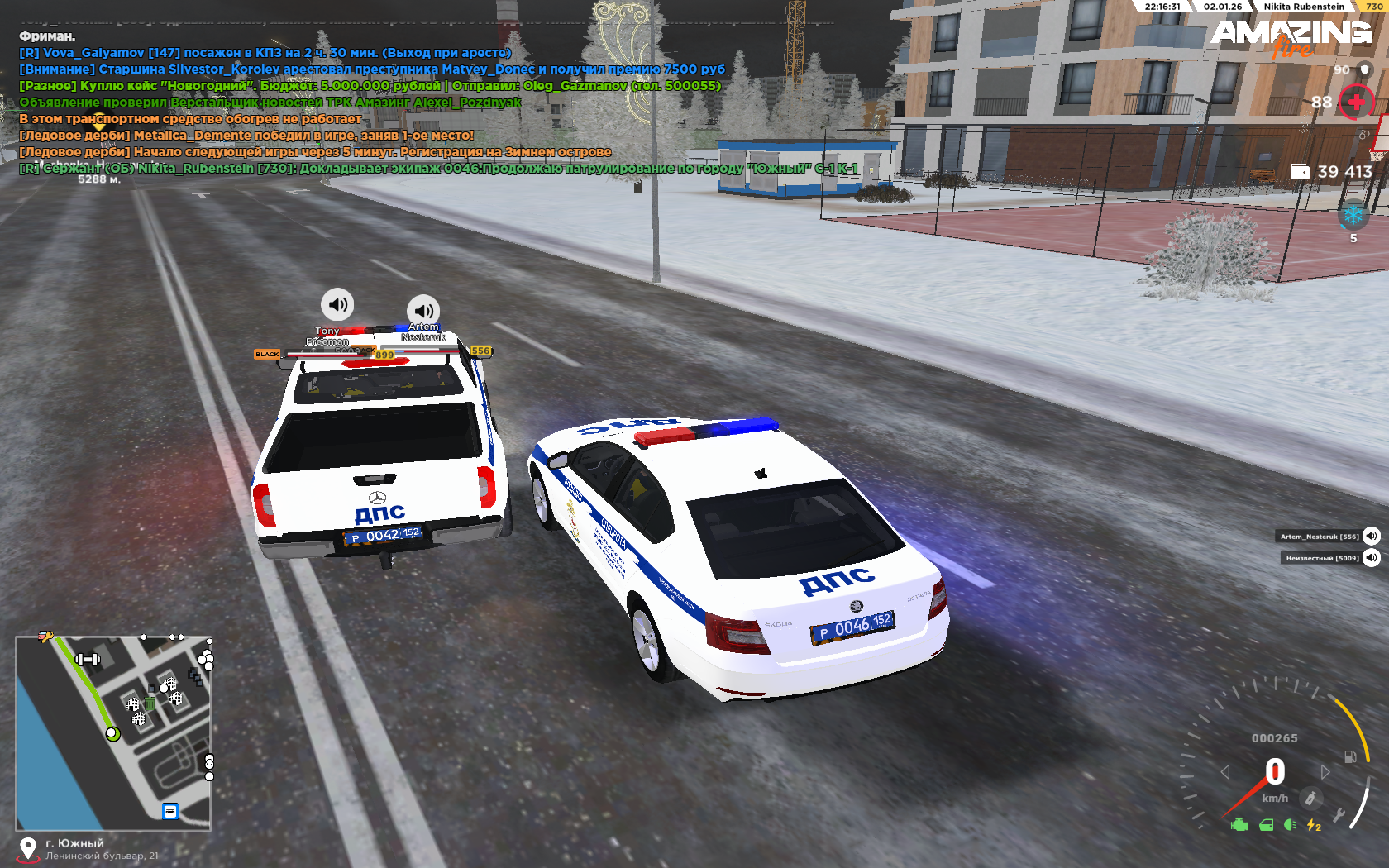Click the green engine indicator

click(x=1239, y=824)
